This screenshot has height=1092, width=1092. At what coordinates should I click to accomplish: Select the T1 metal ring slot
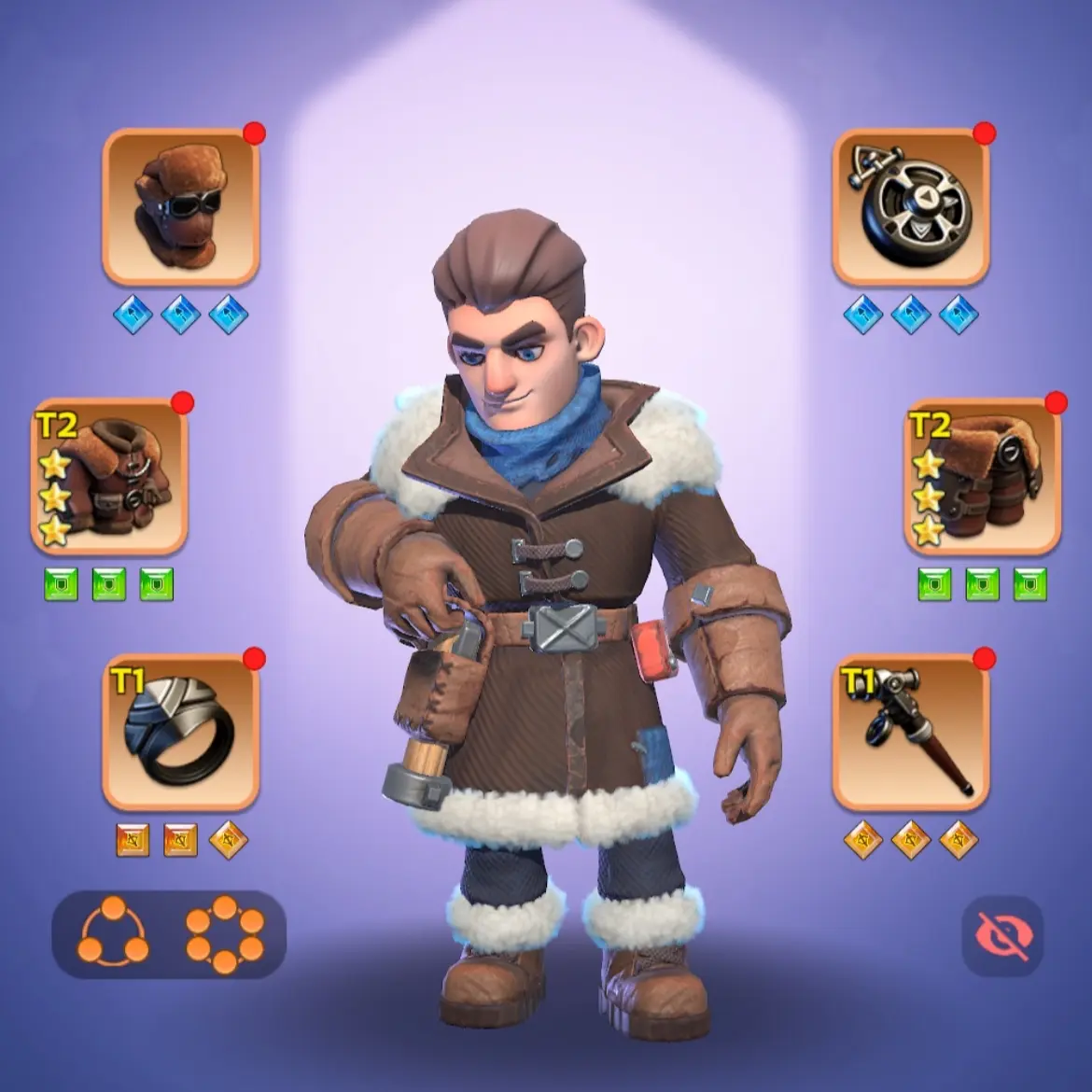[x=180, y=732]
